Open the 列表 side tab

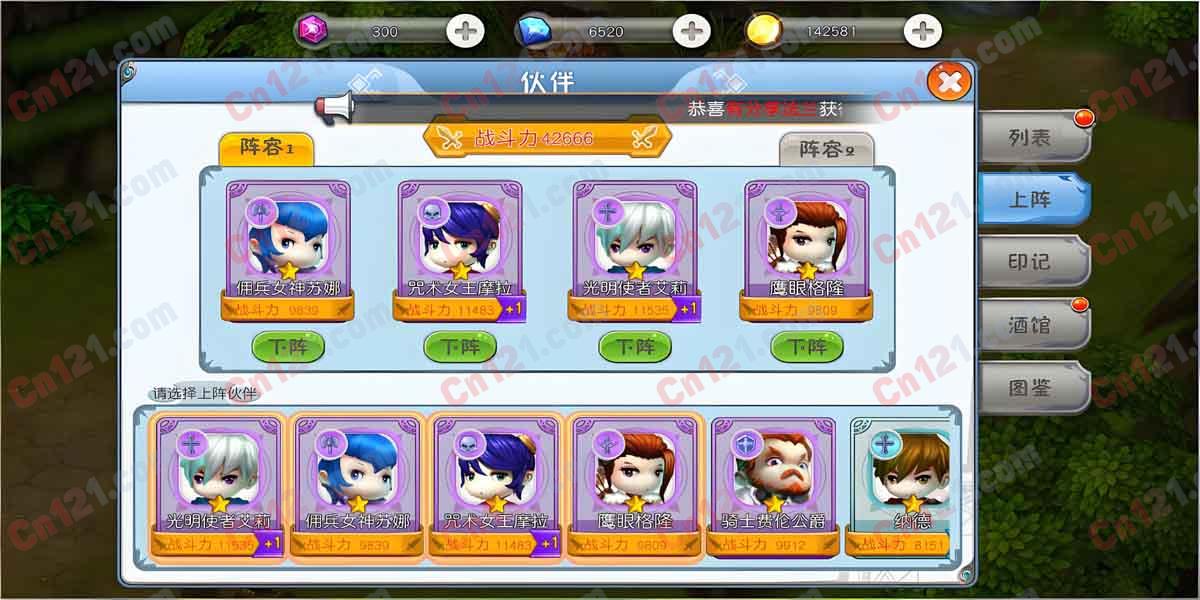click(x=1032, y=138)
